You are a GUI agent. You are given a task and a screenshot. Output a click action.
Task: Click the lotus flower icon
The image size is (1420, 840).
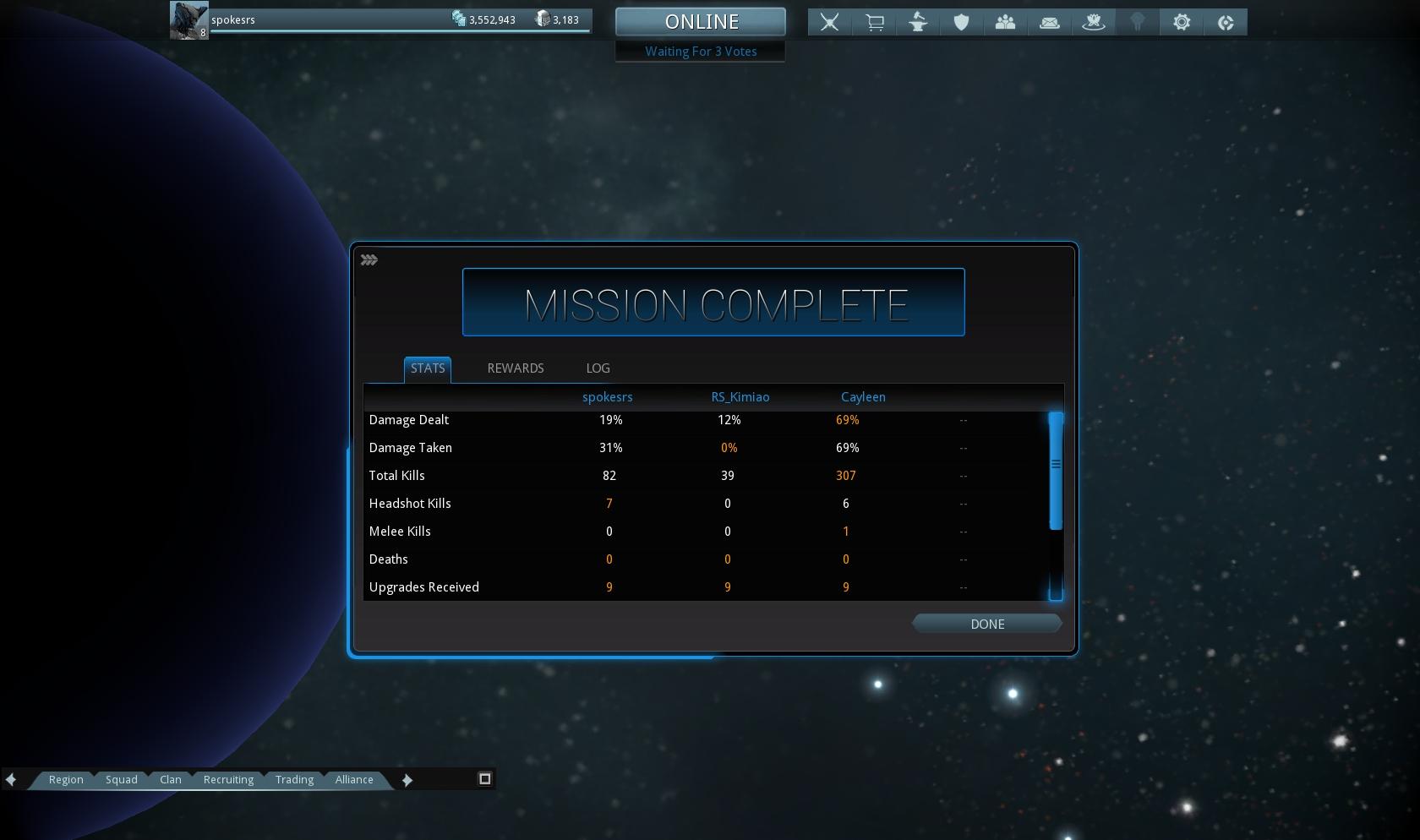click(x=1093, y=22)
